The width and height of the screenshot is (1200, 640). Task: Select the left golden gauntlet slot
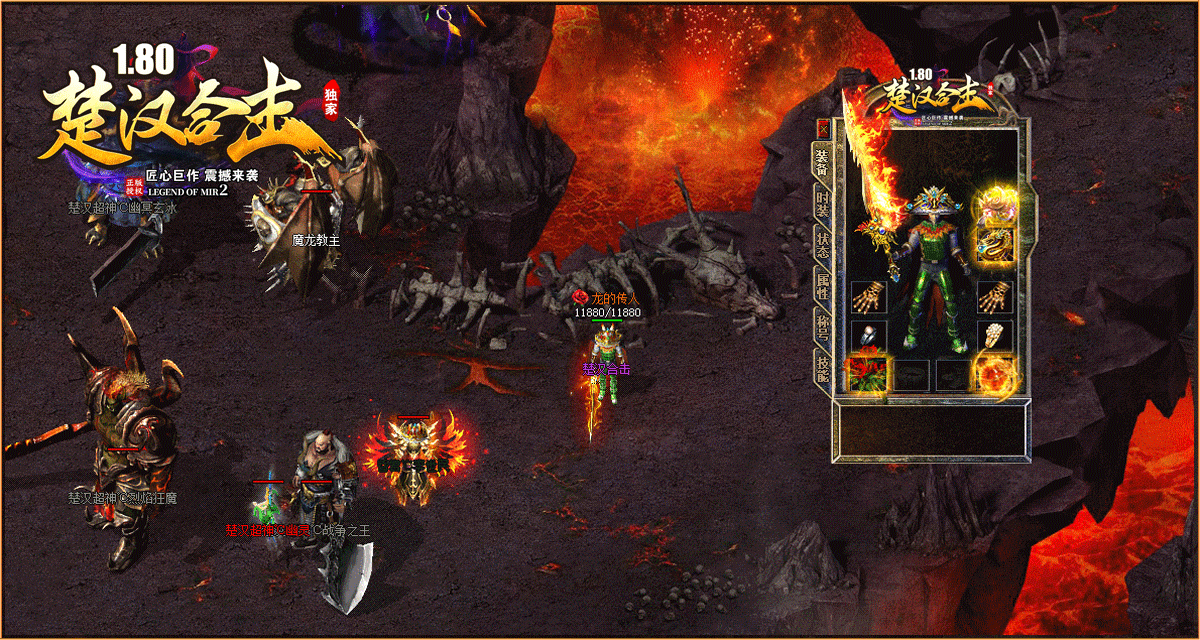pos(867,298)
